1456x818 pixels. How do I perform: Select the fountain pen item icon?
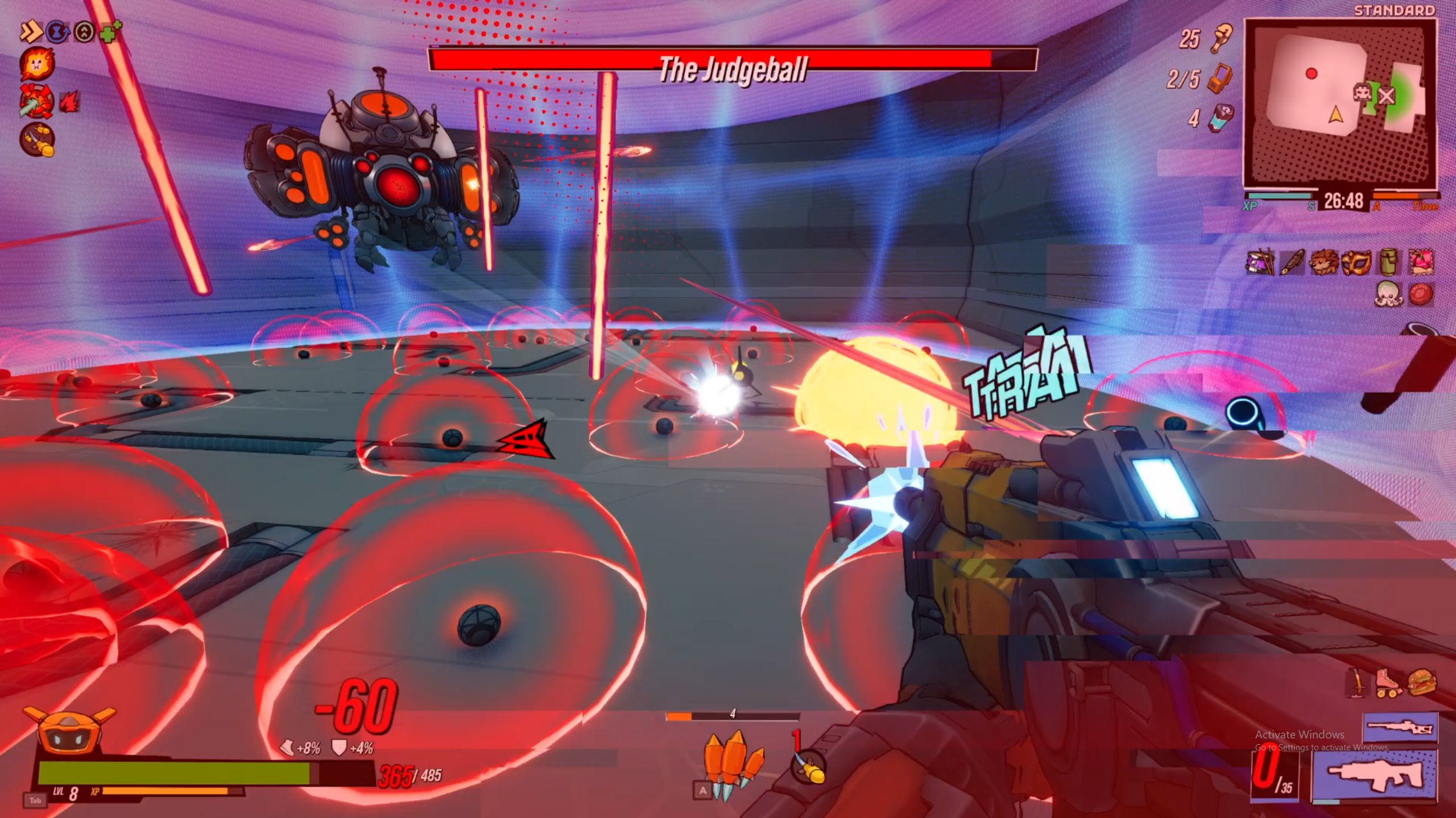point(1292,263)
